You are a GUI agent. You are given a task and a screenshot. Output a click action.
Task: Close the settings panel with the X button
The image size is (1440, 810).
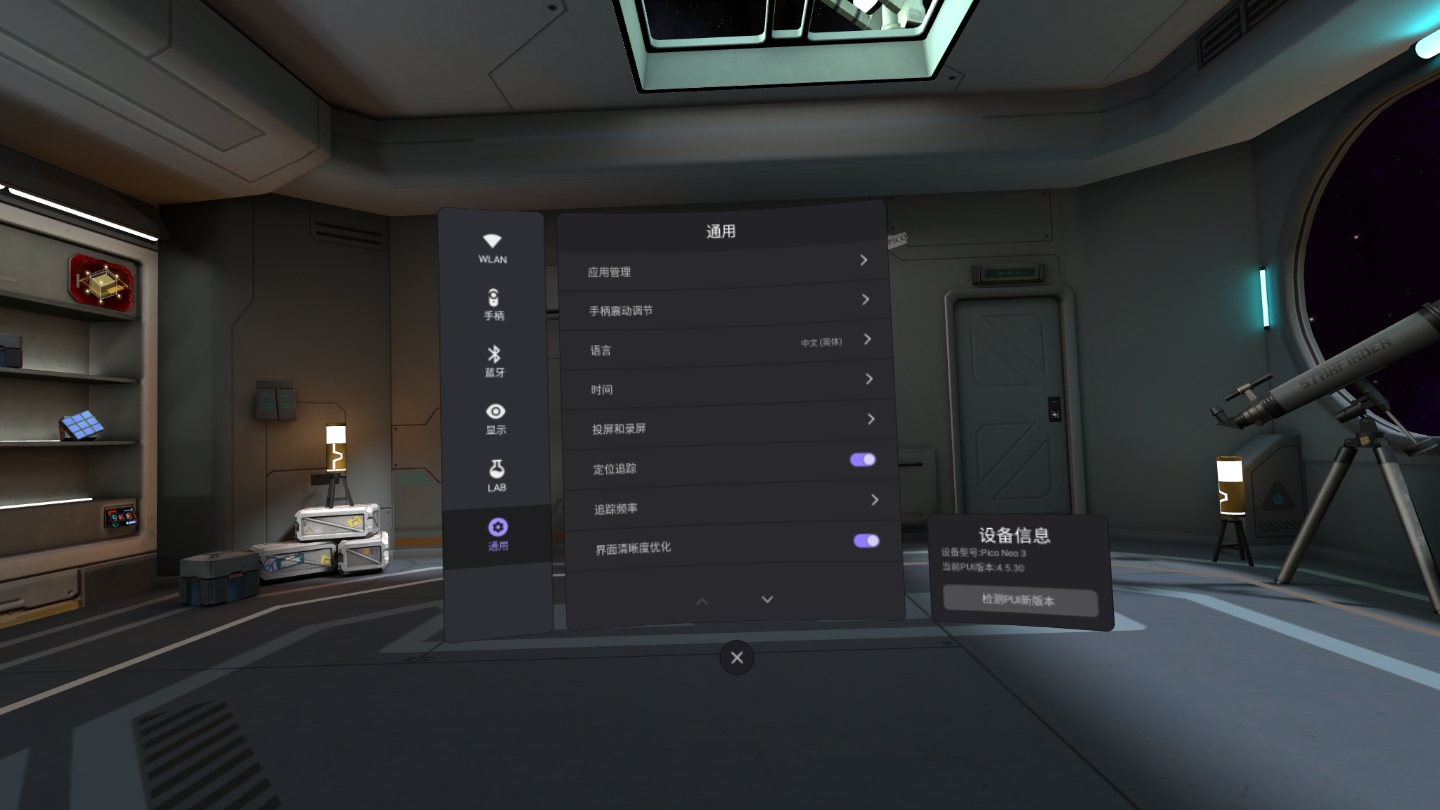point(737,658)
